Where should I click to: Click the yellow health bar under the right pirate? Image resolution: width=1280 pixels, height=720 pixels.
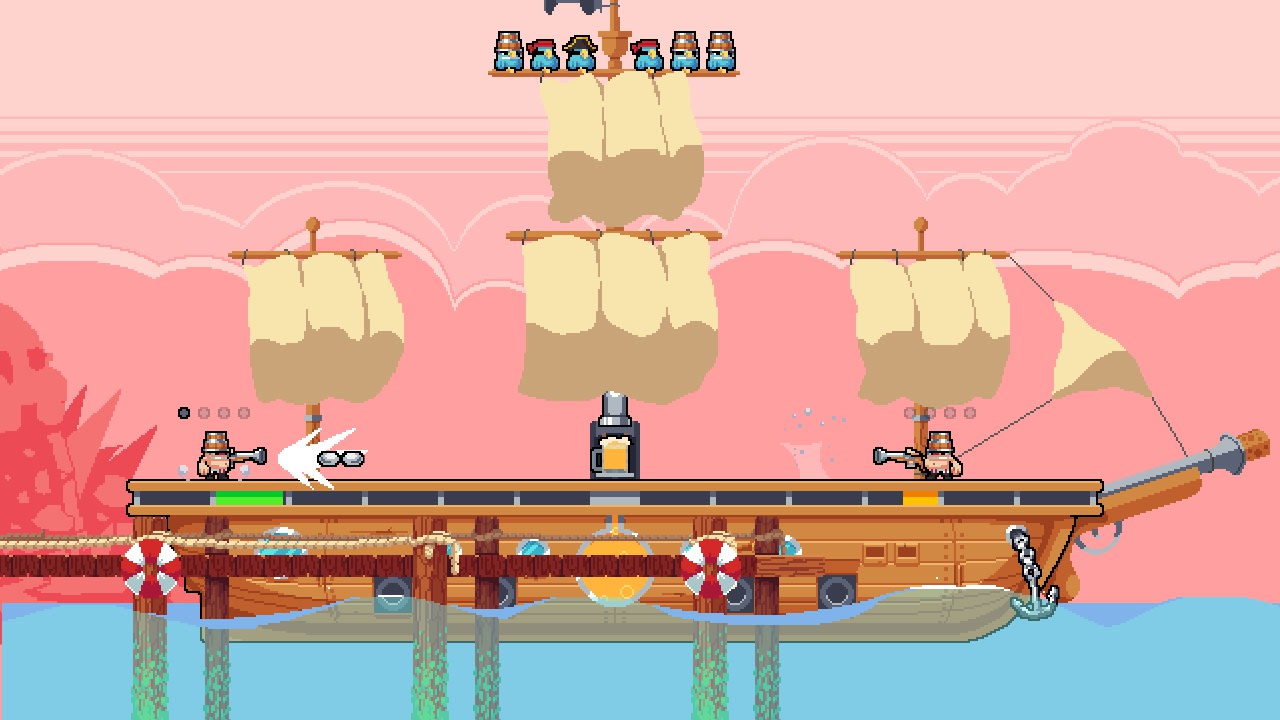[922, 497]
